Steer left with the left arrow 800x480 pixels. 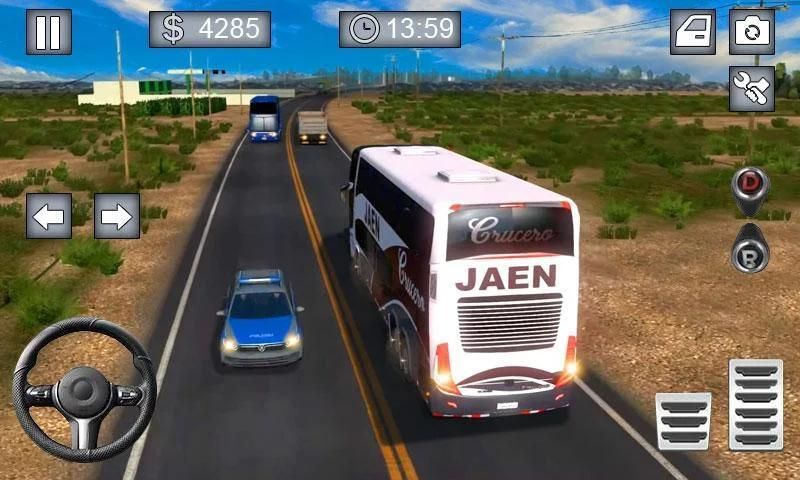(48, 215)
